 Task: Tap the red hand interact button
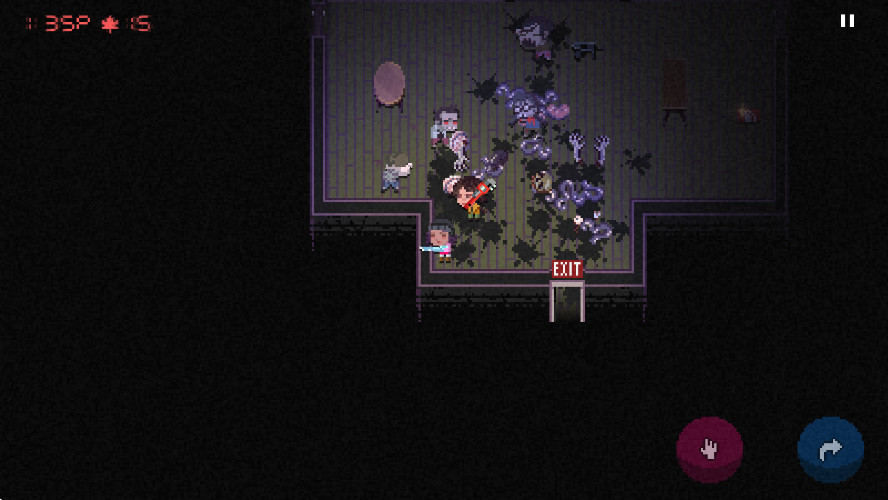click(710, 450)
